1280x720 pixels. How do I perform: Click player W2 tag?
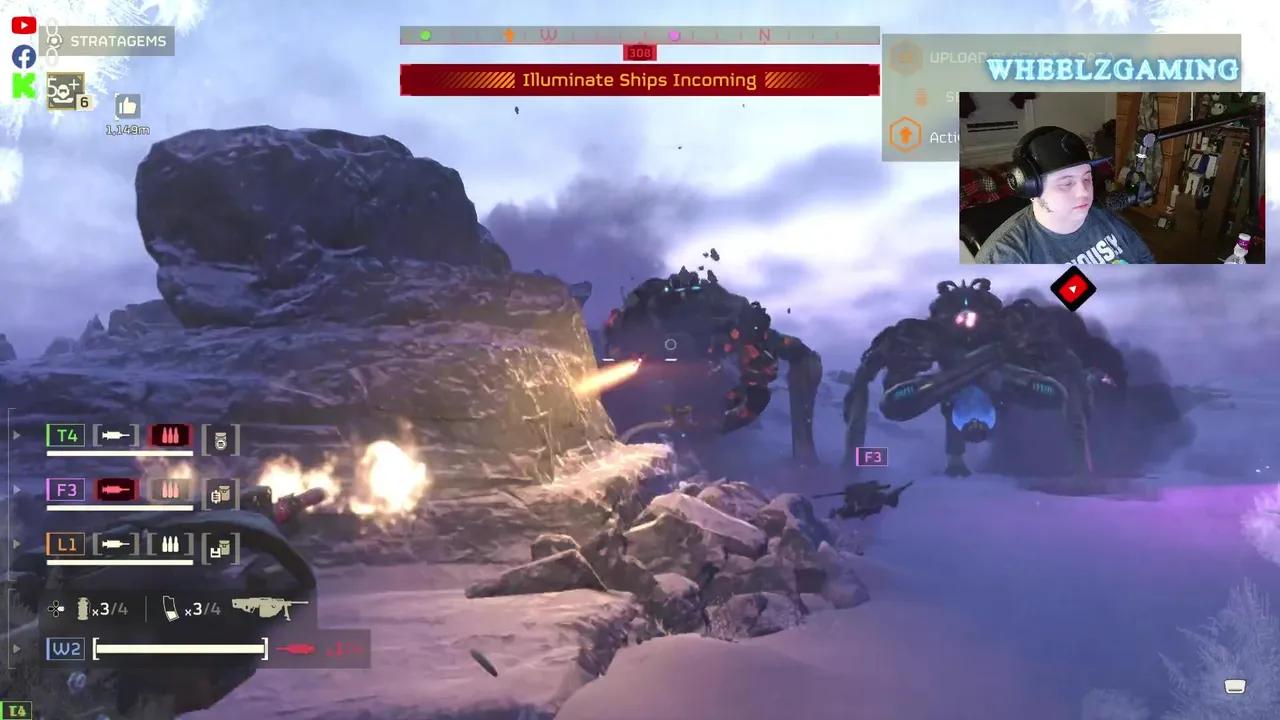66,649
